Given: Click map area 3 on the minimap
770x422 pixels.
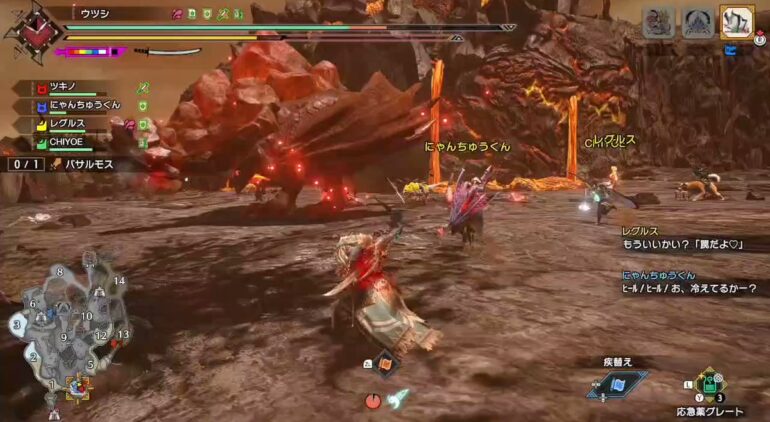Looking at the screenshot, I should point(16,324).
